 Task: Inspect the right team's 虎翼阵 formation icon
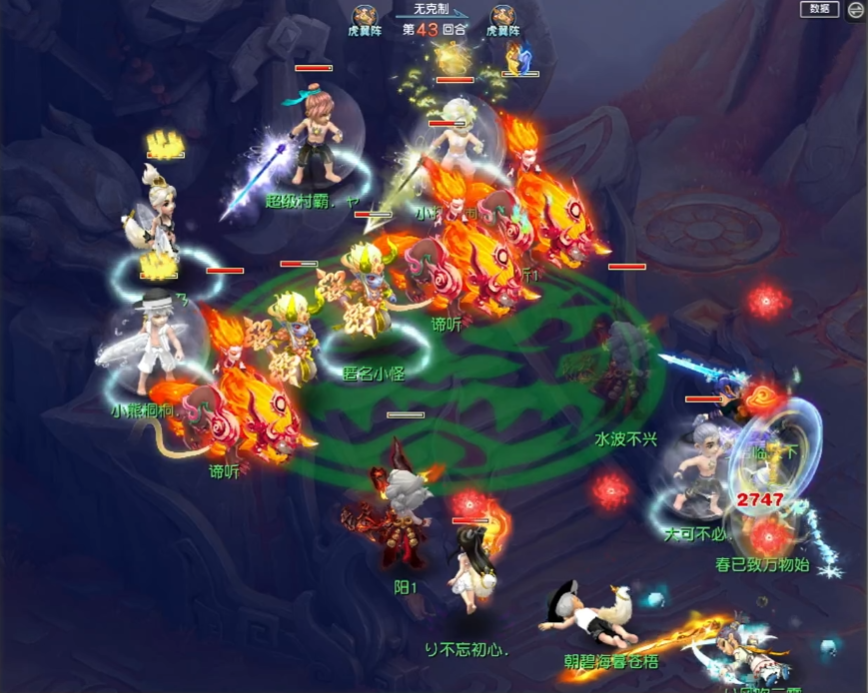coord(502,16)
